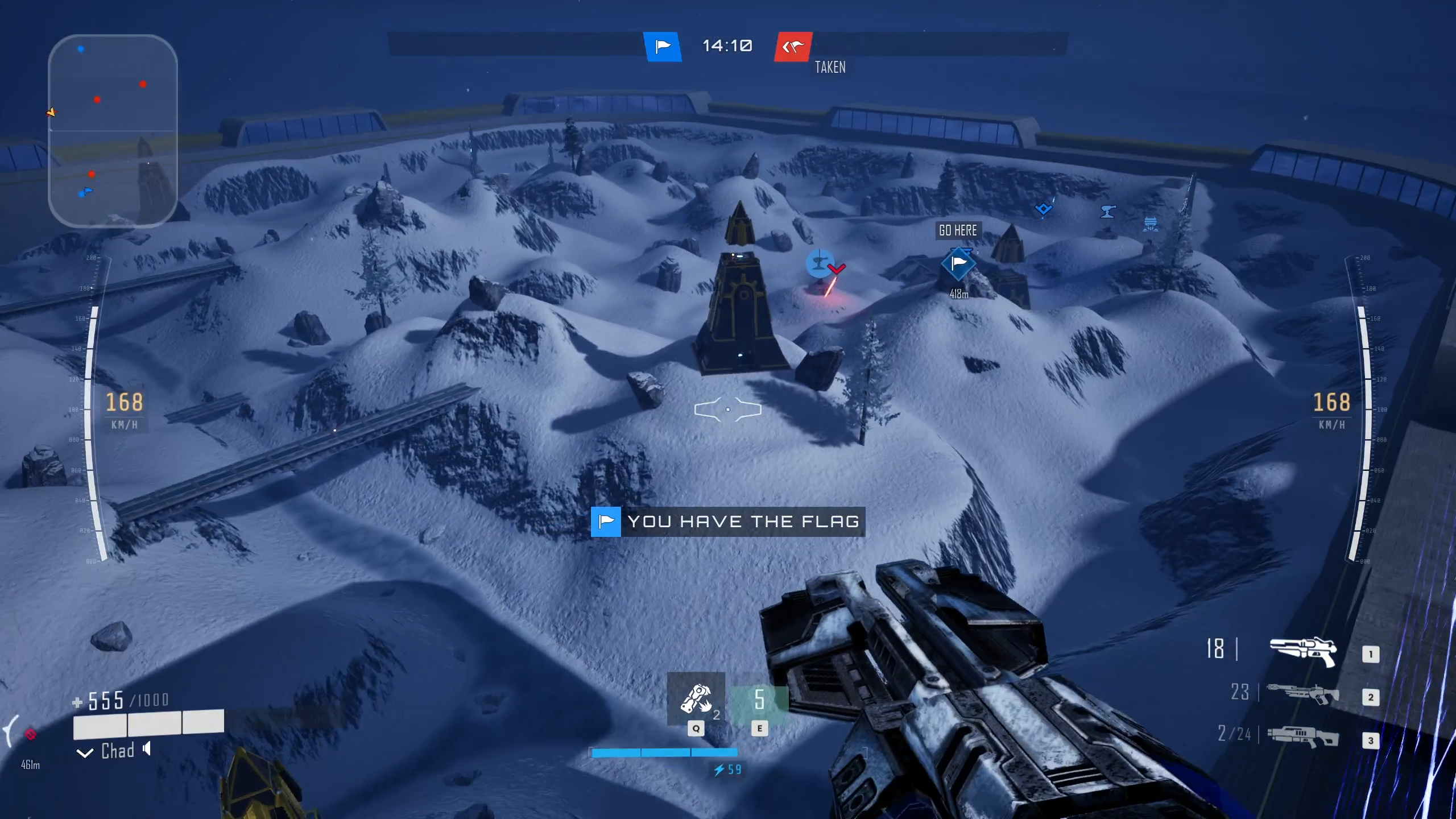Image resolution: width=1456 pixels, height=819 pixels.
Task: Click the minimap in the corner
Action: tap(113, 131)
